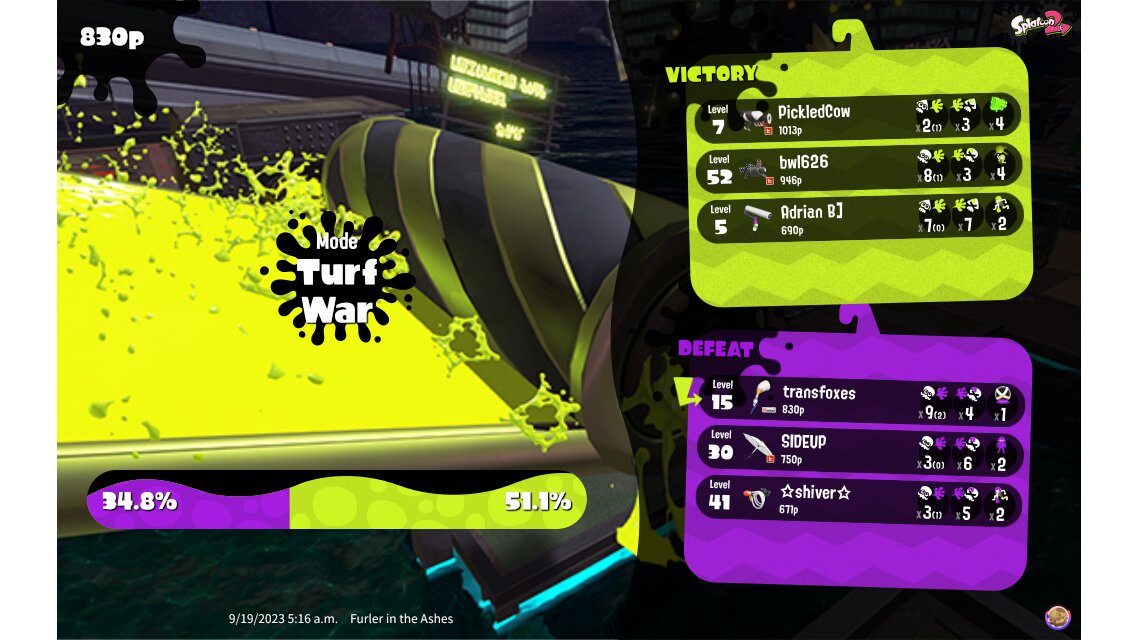
Task: Select the transfoxes result row
Action: (x=858, y=400)
